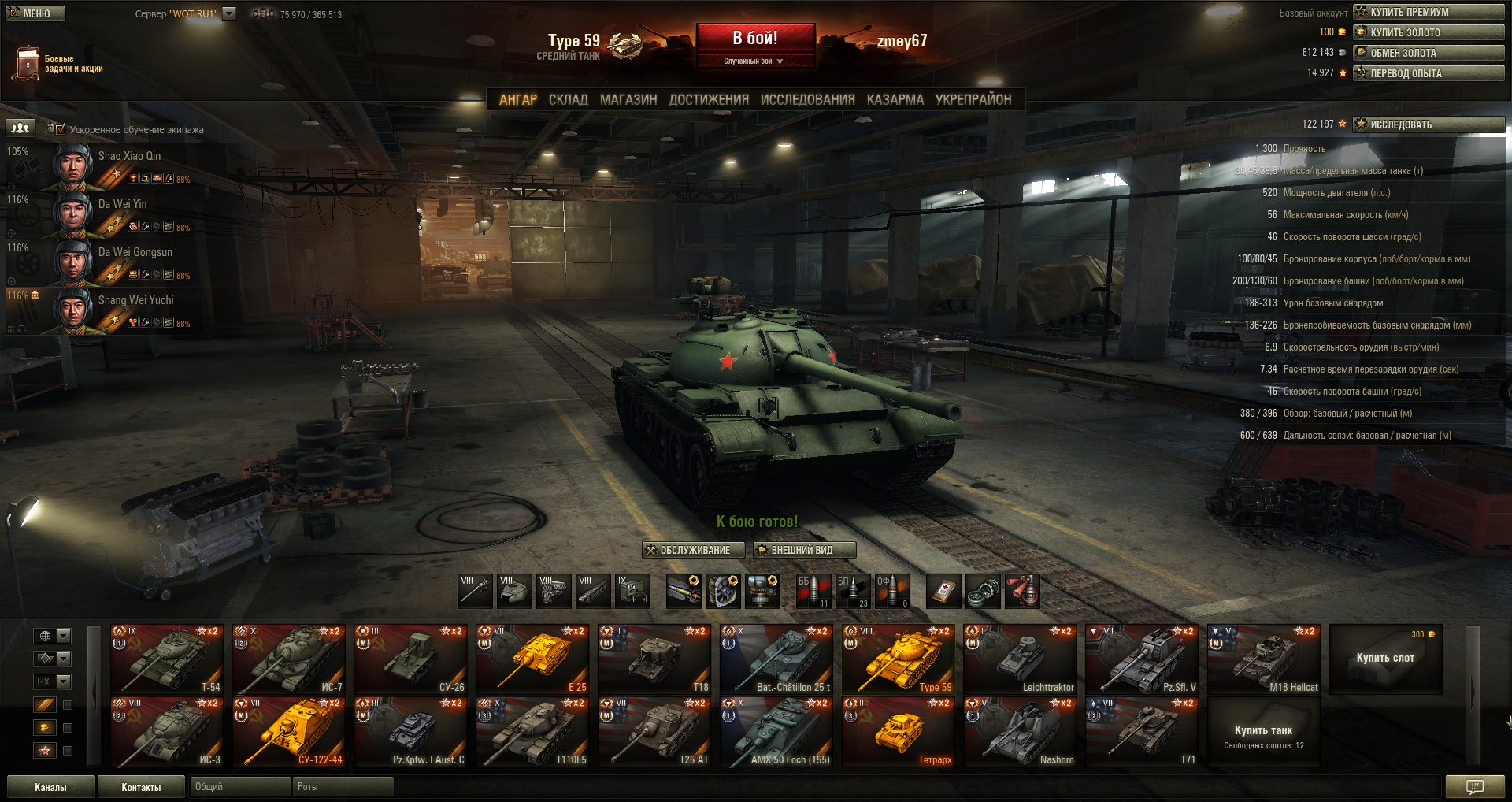The height and width of the screenshot is (802, 1512).
Task: Switch to the СКЛАД tab
Action: point(568,100)
